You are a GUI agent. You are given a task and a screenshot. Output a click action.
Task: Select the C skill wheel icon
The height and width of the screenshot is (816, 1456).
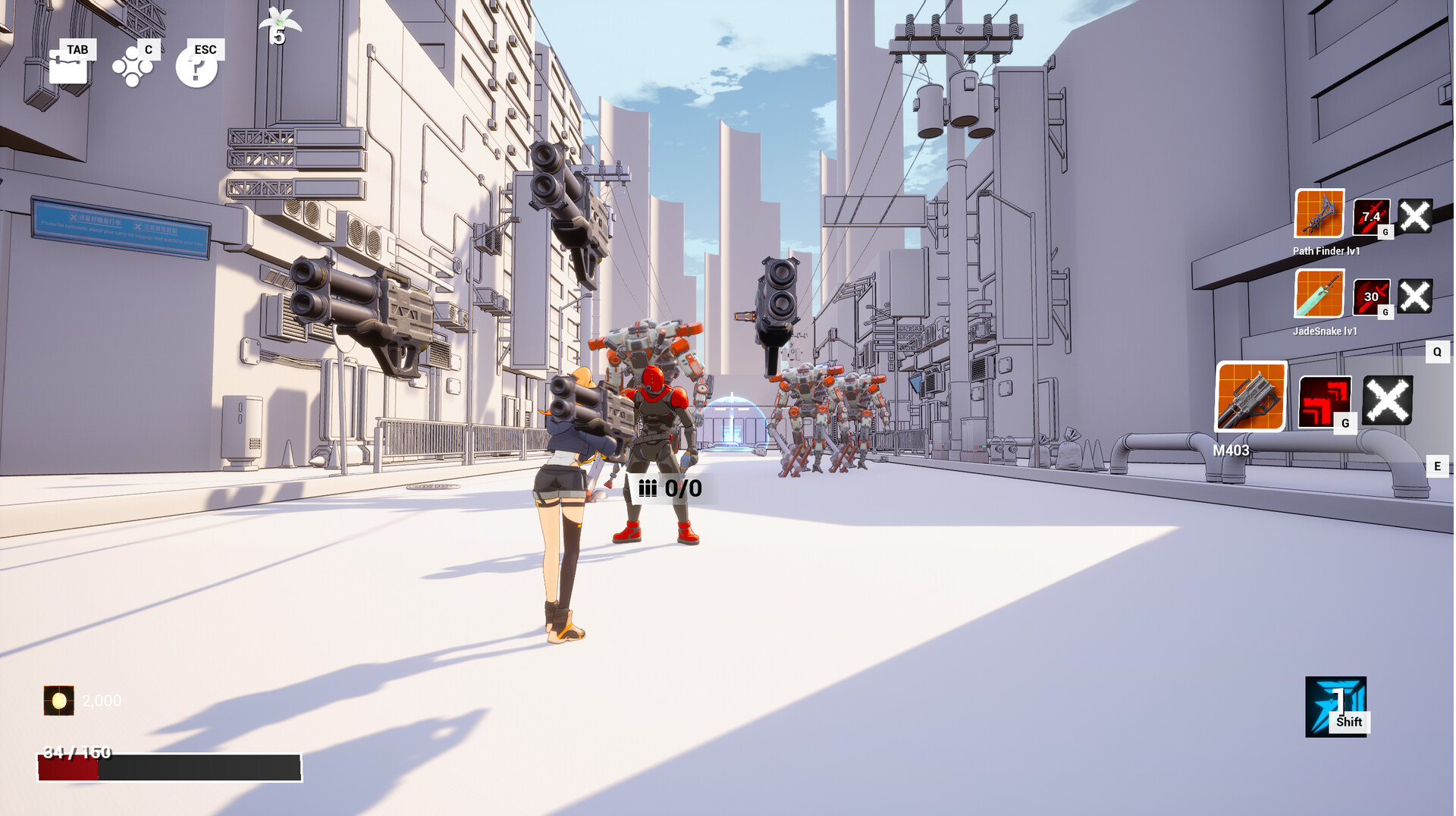(x=133, y=68)
